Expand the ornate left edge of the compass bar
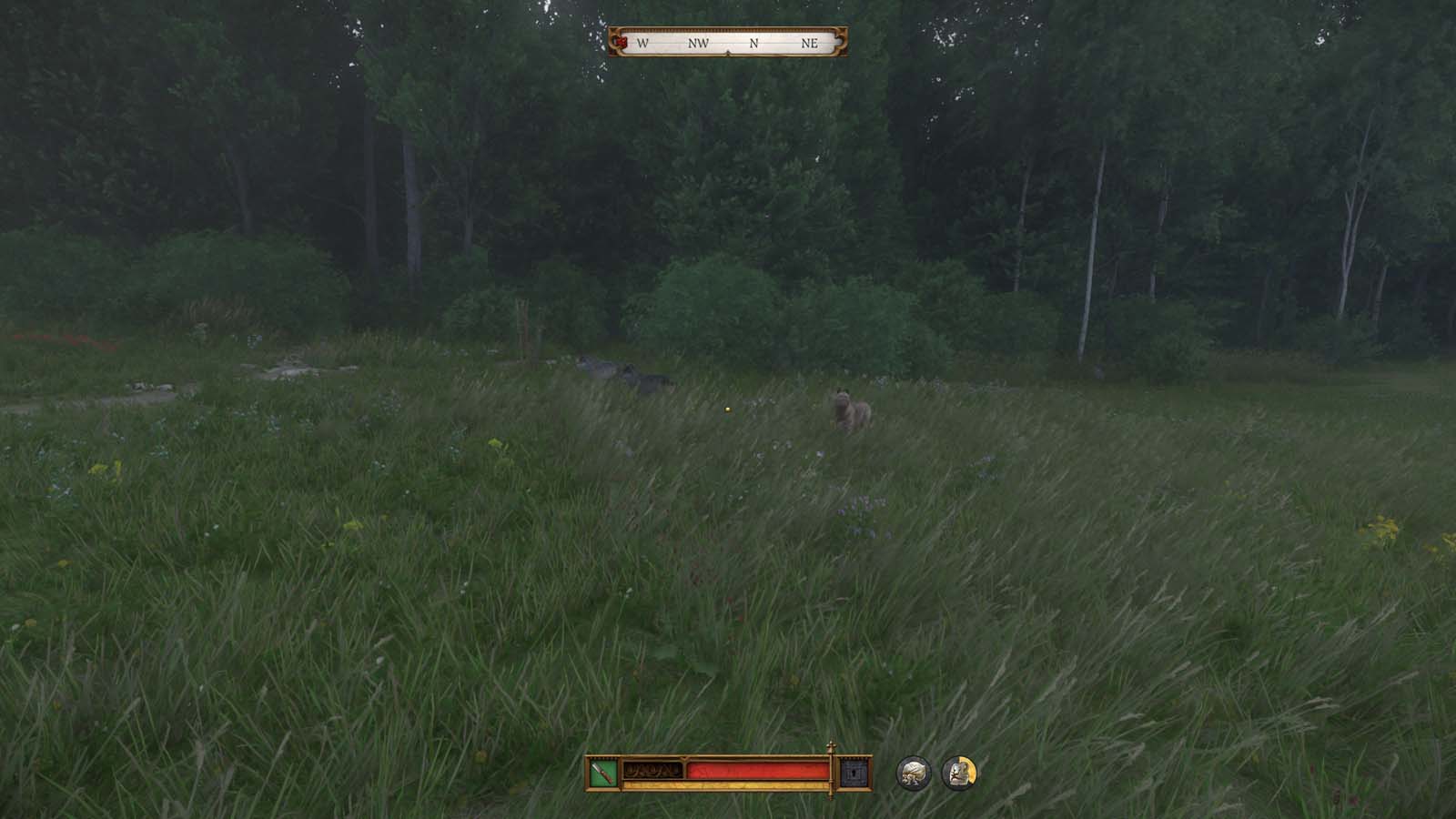Viewport: 1456px width, 819px height. point(613,41)
